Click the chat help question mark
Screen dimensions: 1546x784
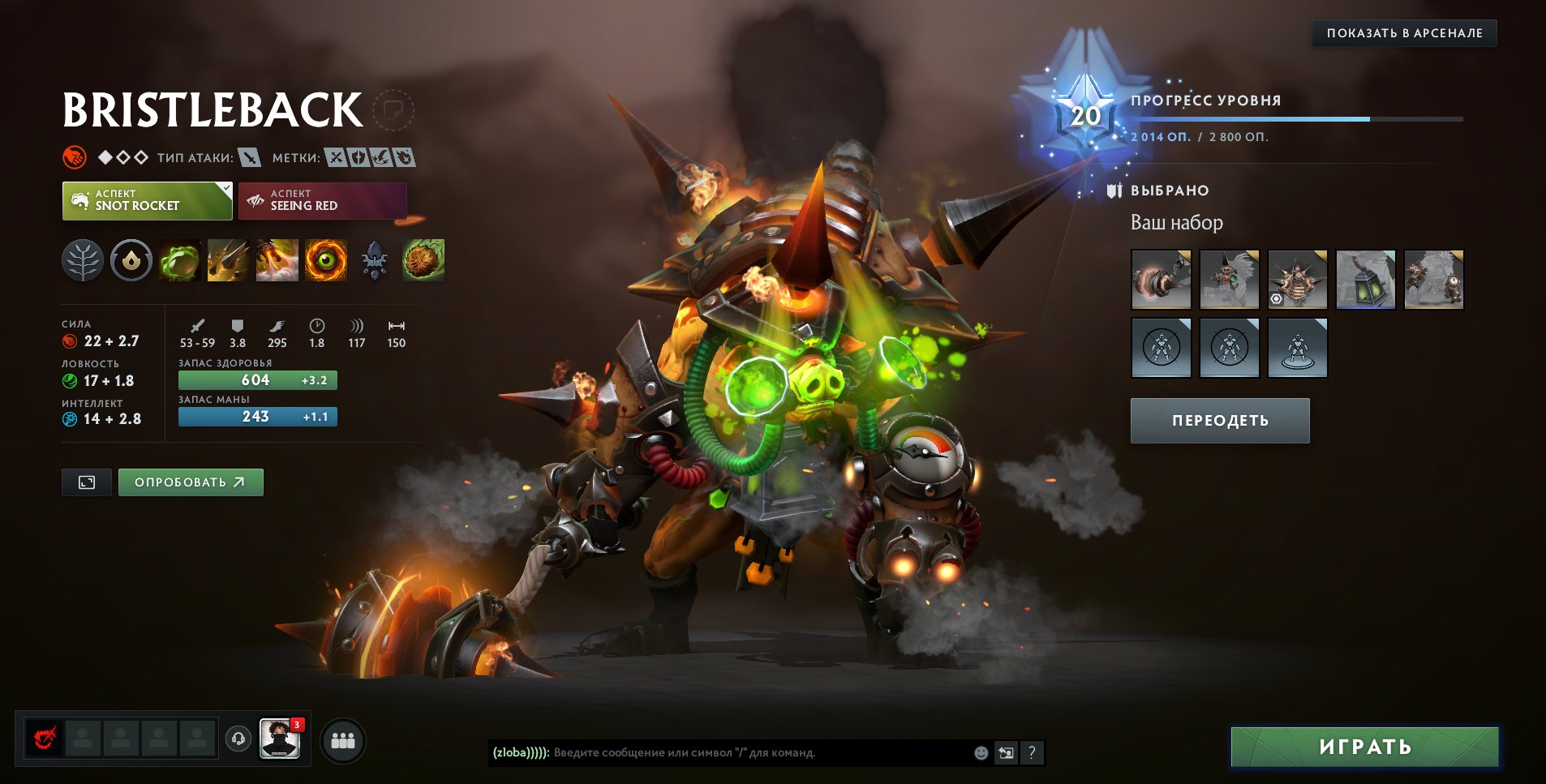click(x=1031, y=752)
